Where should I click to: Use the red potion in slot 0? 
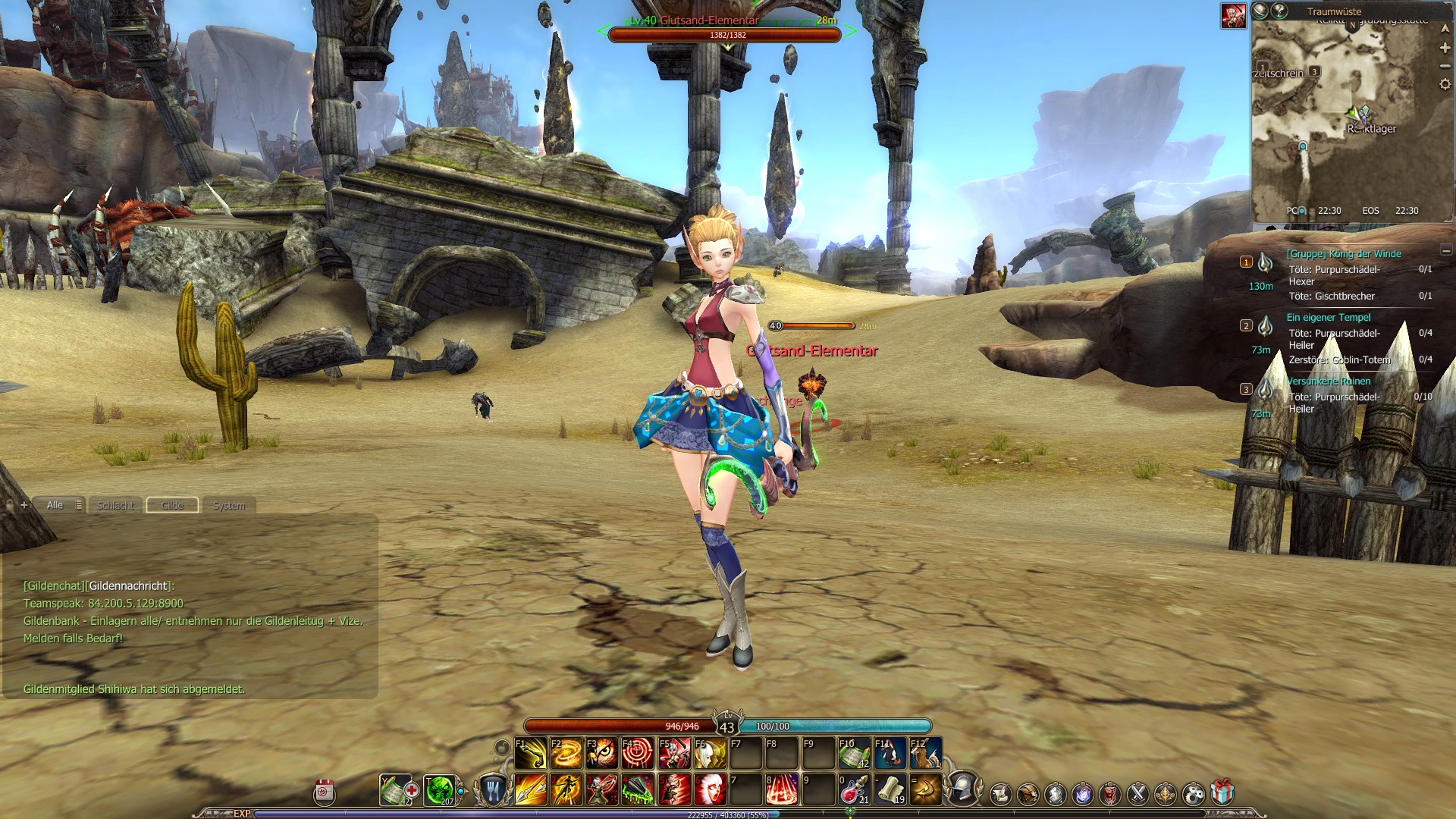tap(853, 789)
